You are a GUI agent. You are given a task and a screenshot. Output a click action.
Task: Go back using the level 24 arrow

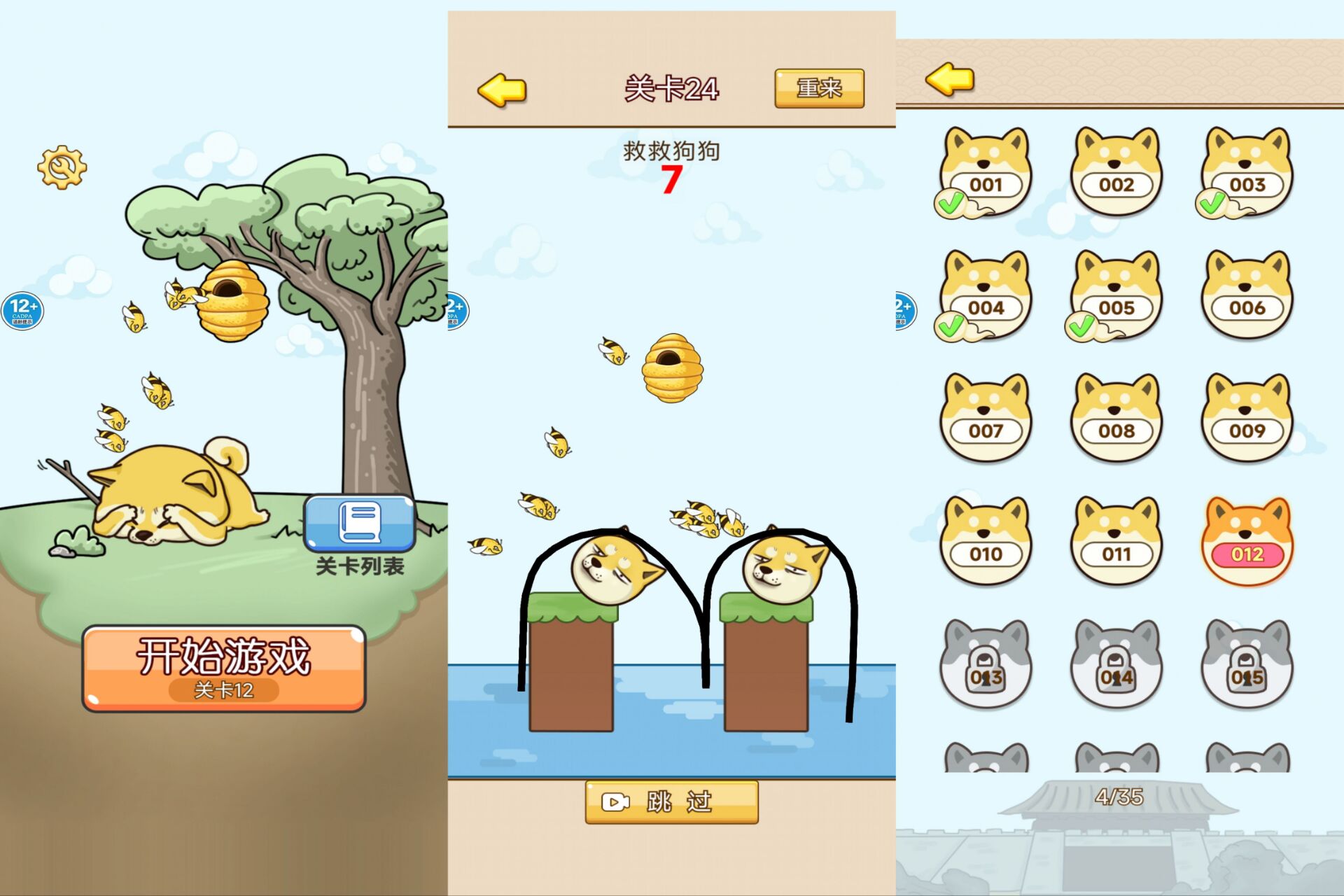point(501,90)
